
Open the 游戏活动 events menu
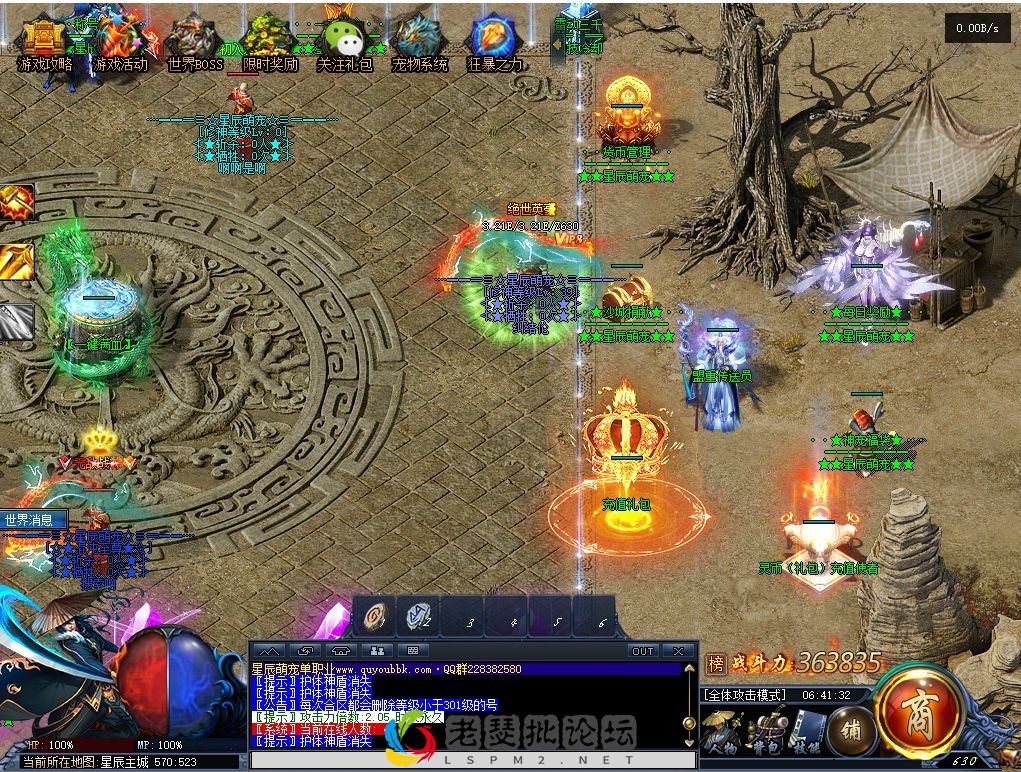click(120, 45)
